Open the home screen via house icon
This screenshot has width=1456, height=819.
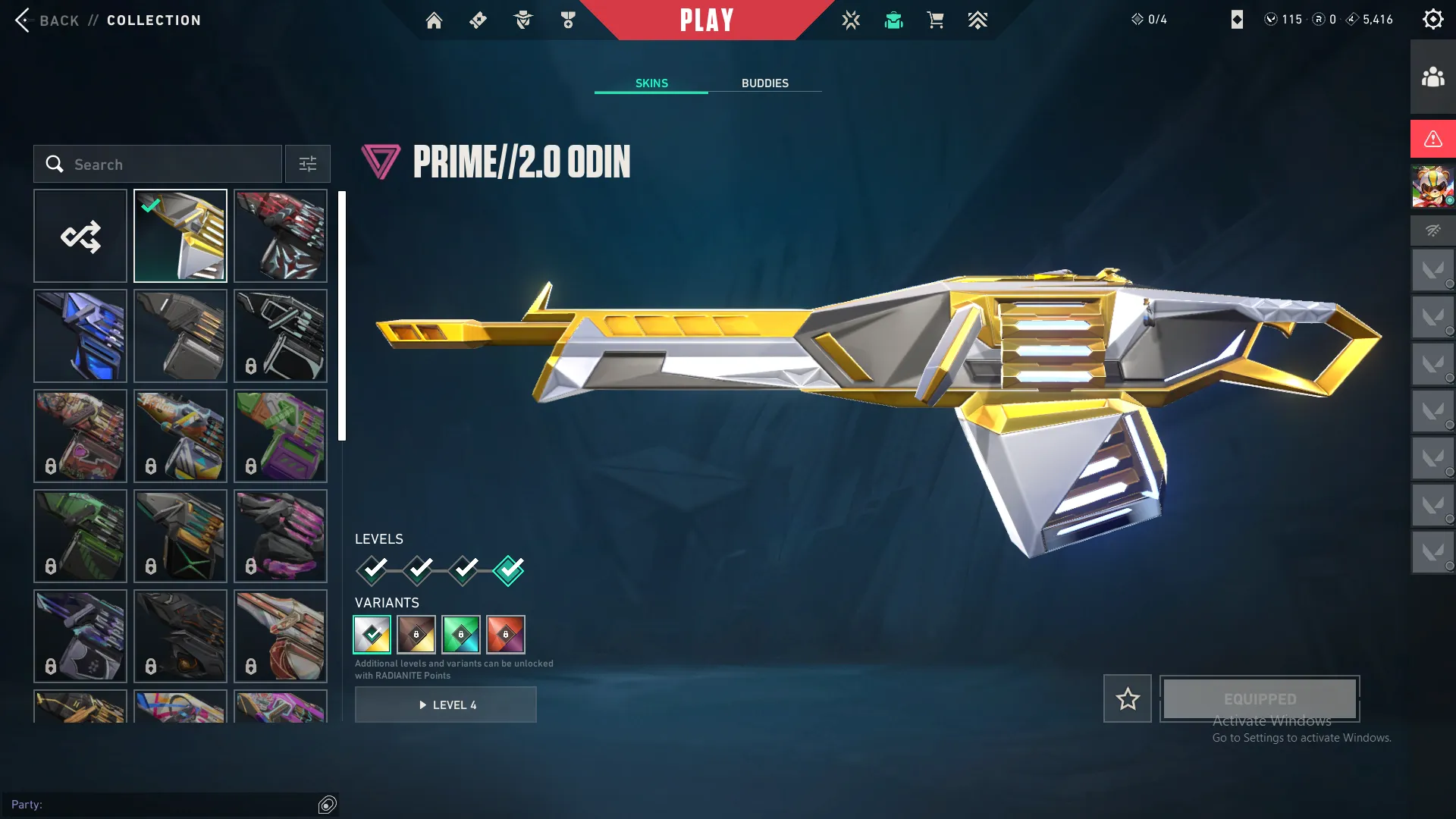point(434,20)
